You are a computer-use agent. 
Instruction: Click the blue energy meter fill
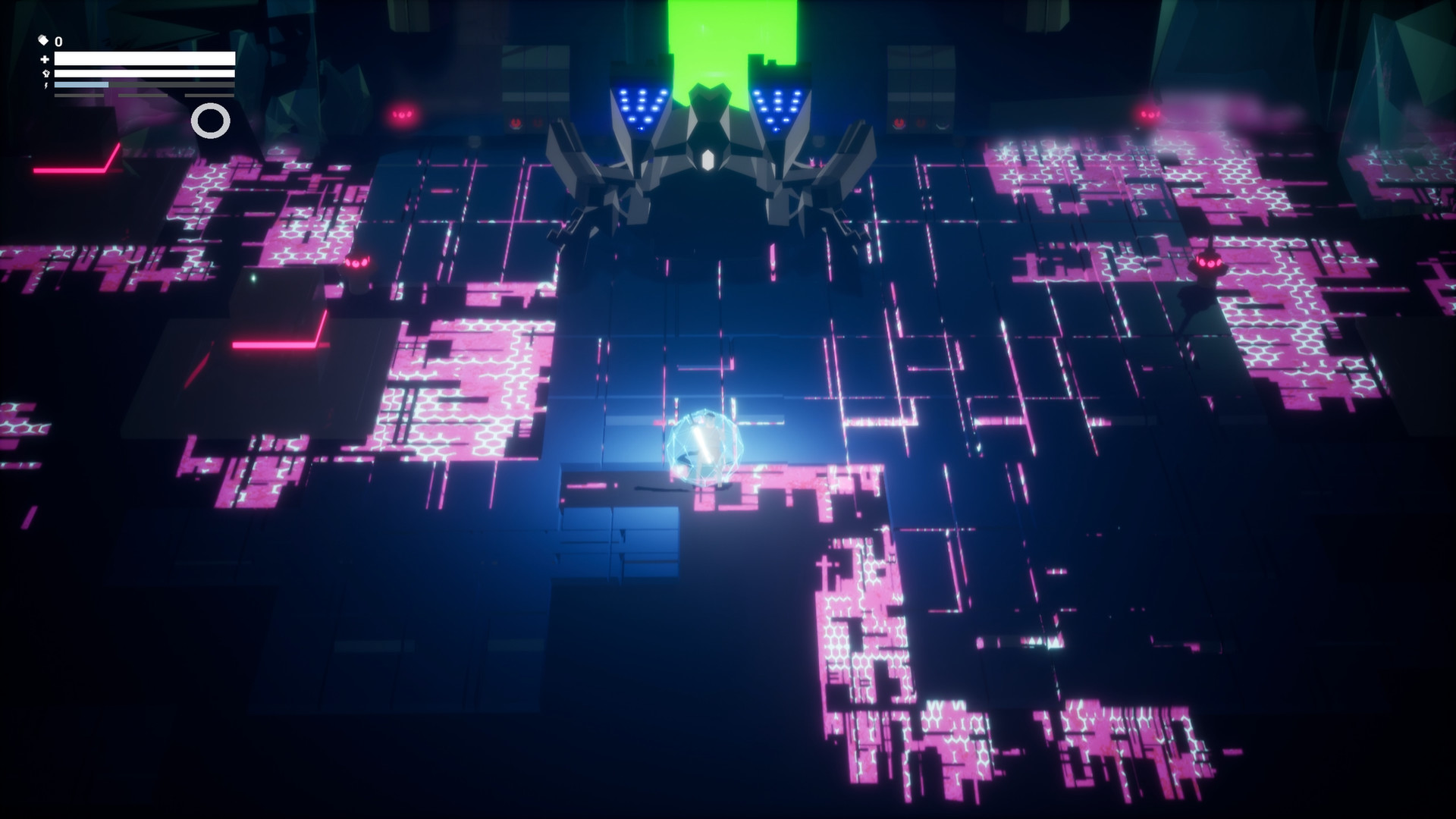[x=80, y=85]
